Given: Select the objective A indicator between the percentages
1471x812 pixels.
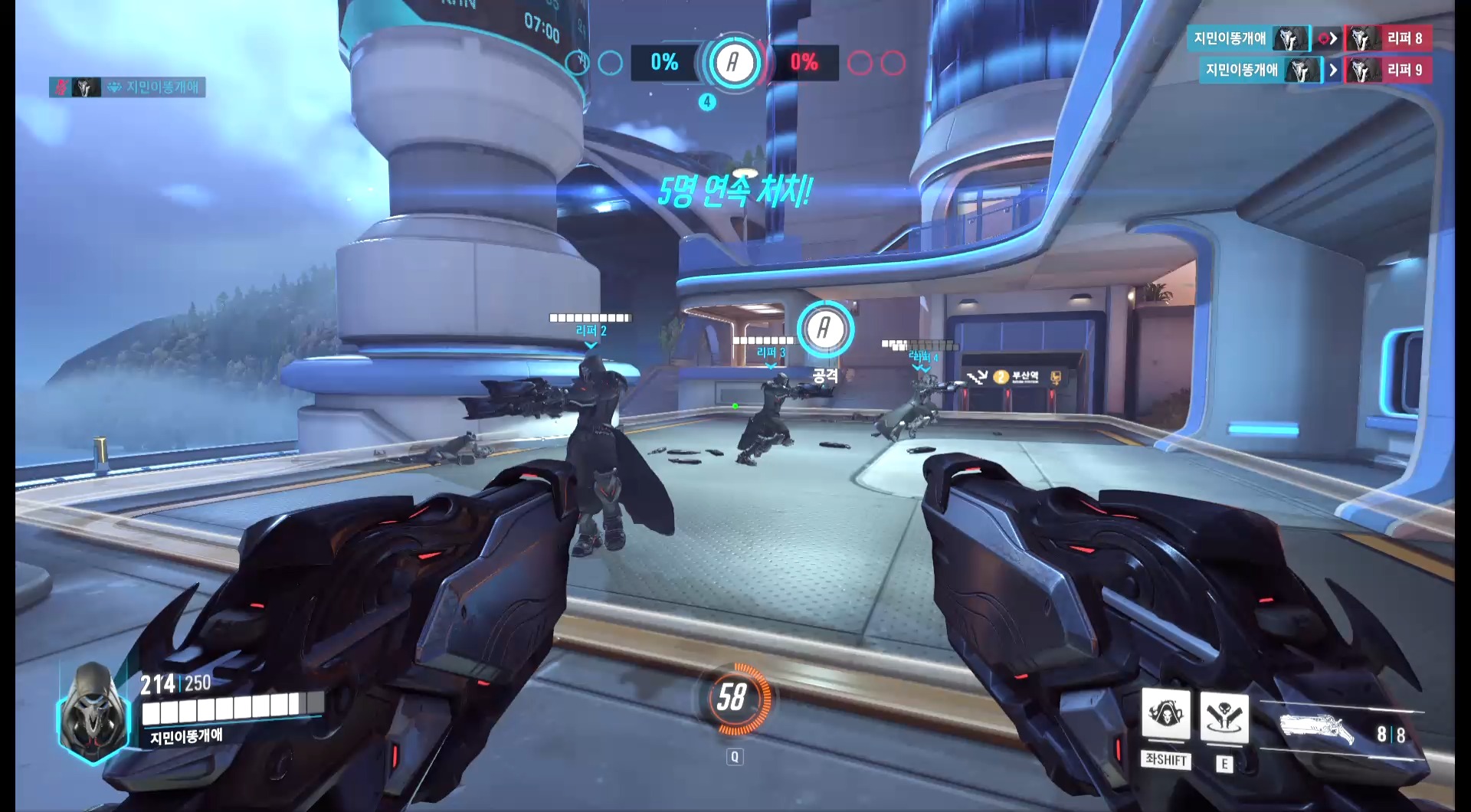Looking at the screenshot, I should click(x=732, y=63).
